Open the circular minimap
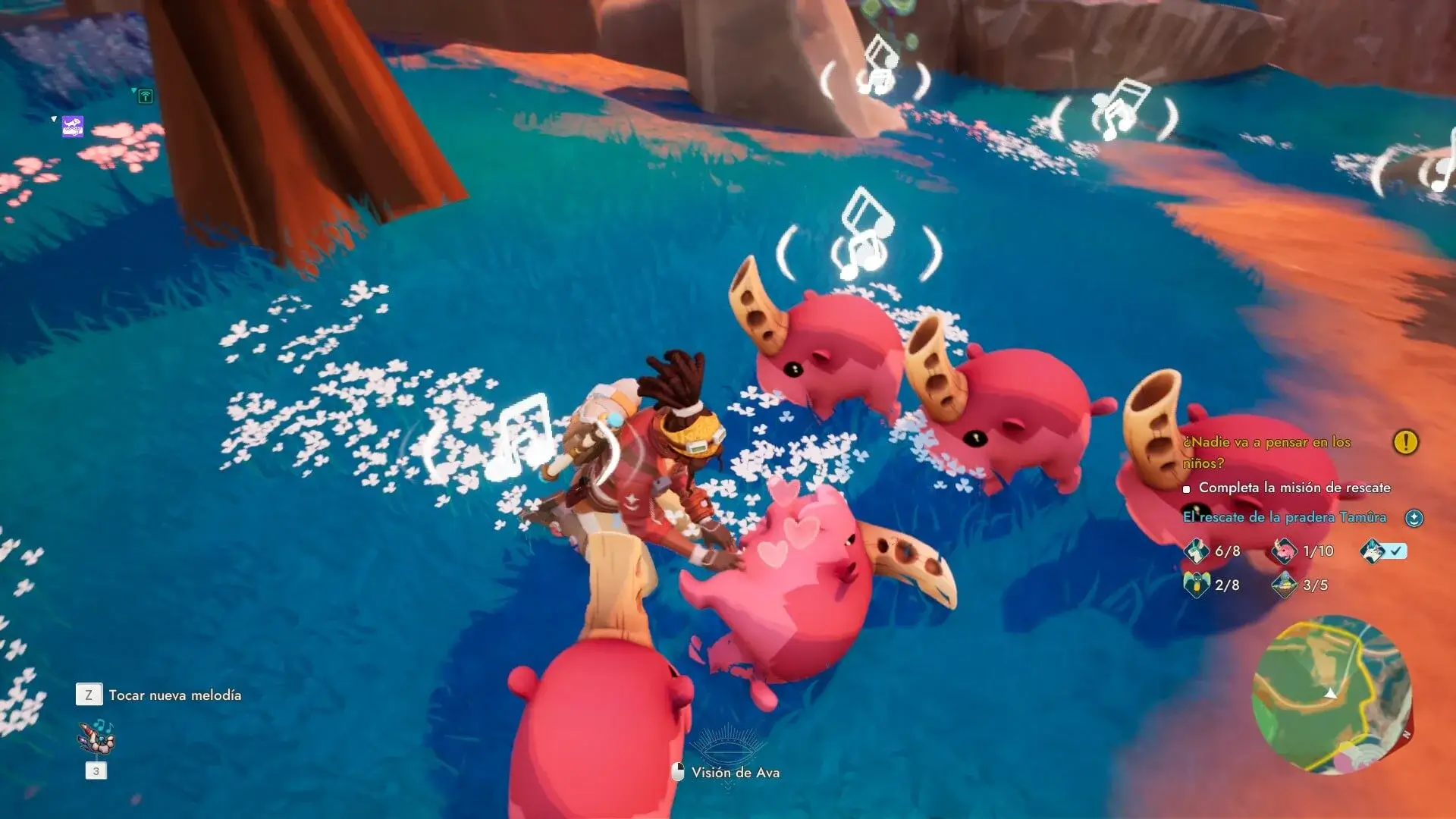Image resolution: width=1456 pixels, height=819 pixels. click(1332, 695)
